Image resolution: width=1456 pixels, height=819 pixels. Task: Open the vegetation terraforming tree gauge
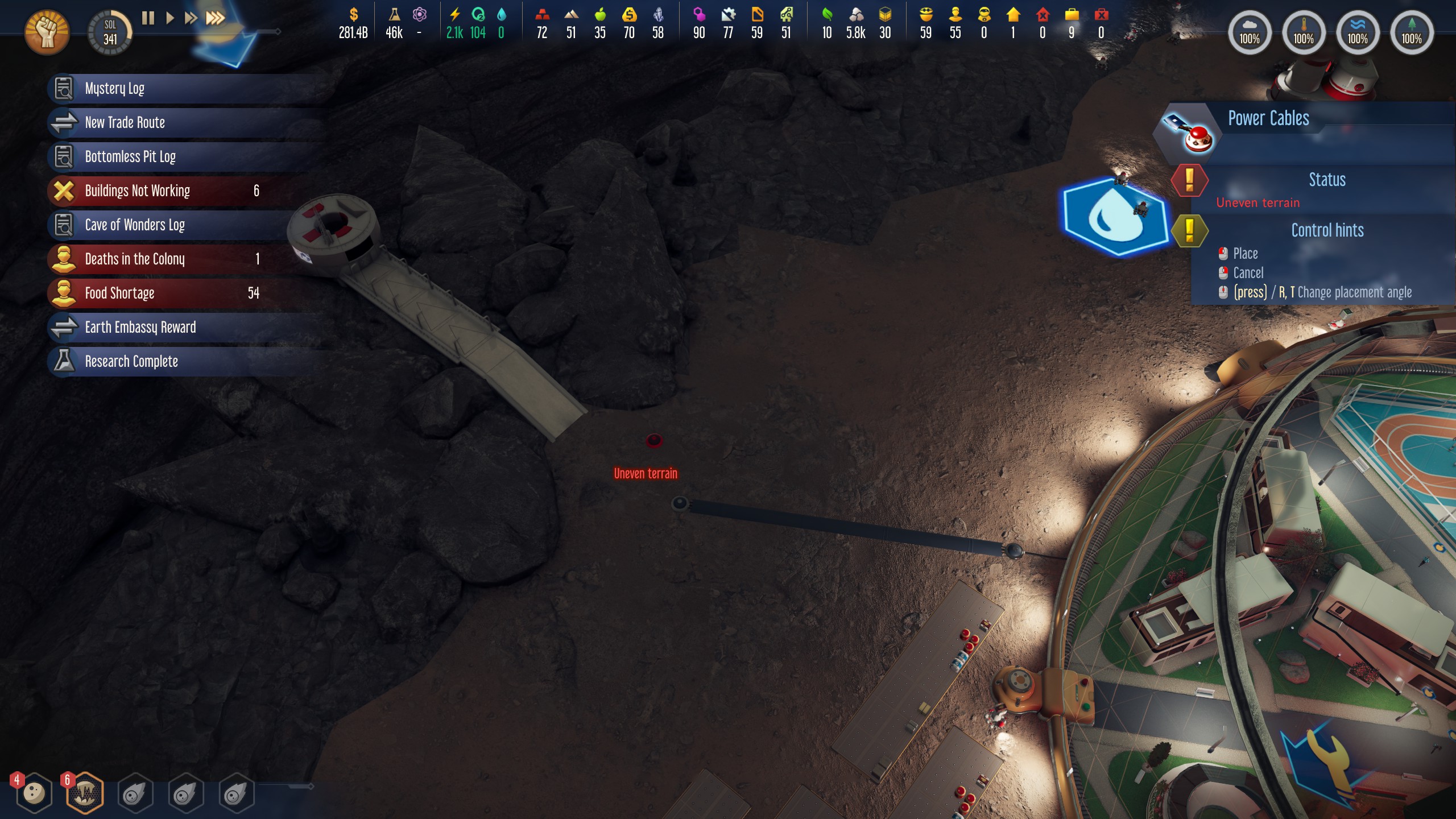(1411, 33)
